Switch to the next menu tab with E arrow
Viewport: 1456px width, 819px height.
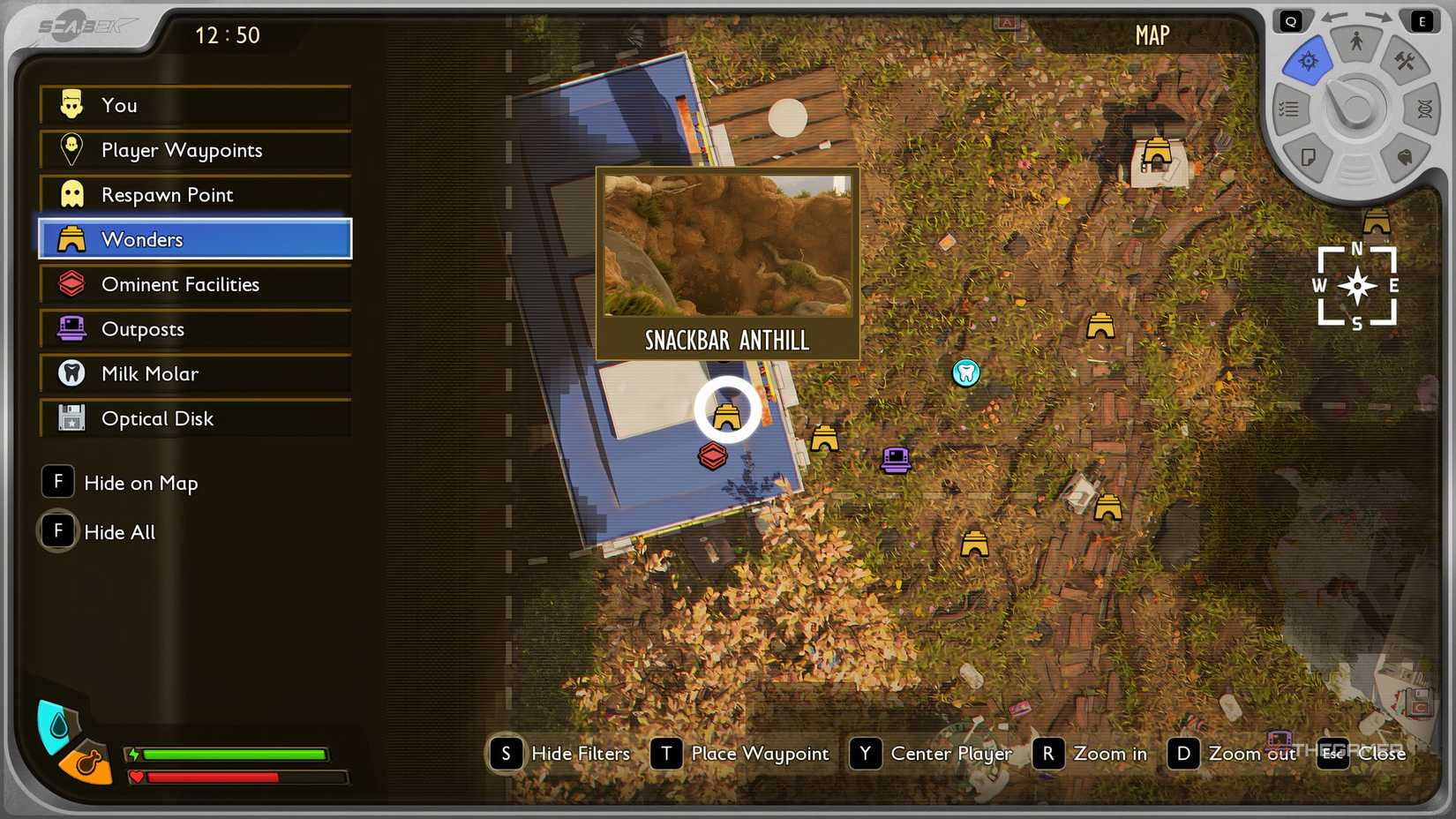coord(1422,19)
